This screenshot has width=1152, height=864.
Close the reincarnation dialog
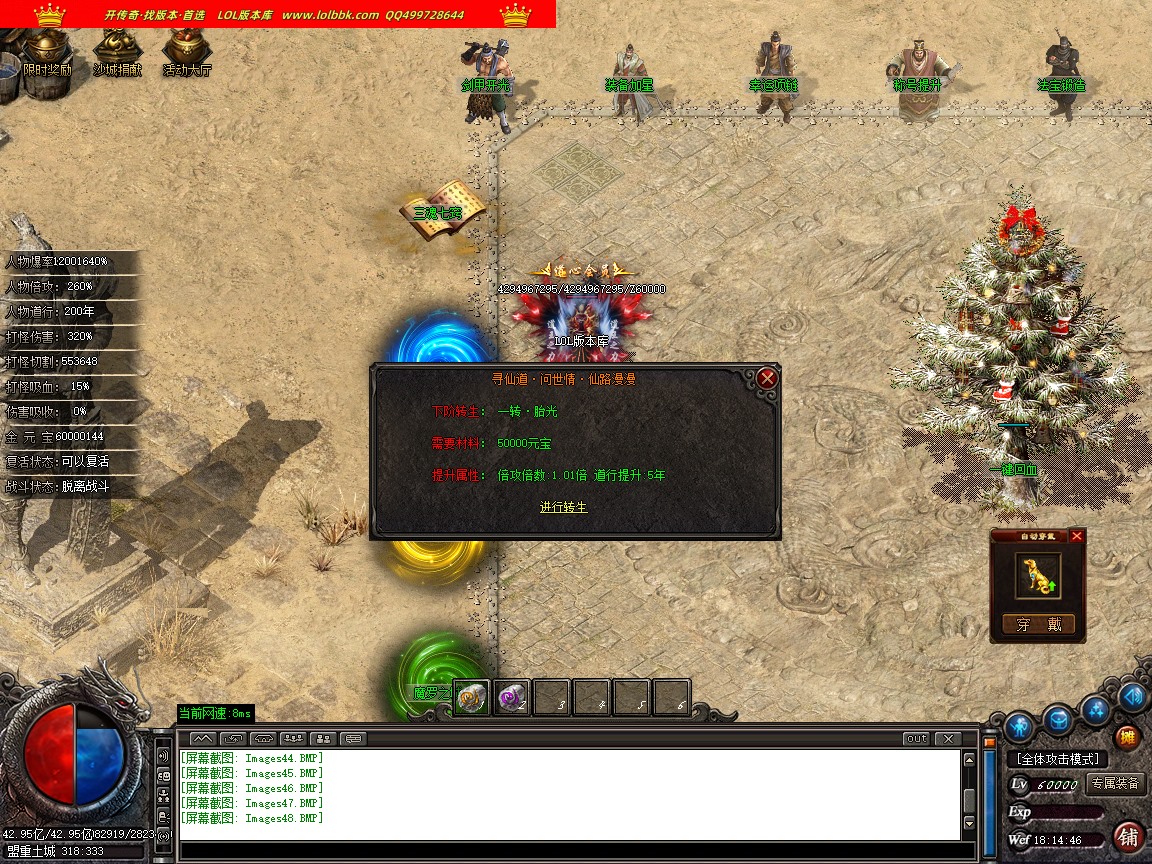click(x=767, y=378)
